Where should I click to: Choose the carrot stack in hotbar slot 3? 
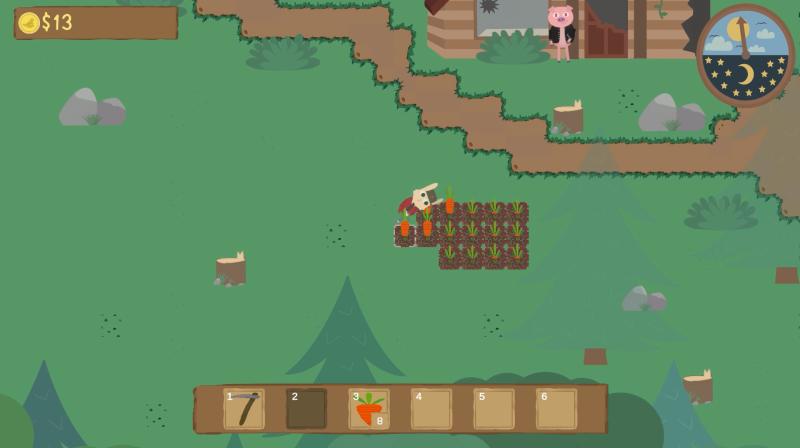[369, 409]
